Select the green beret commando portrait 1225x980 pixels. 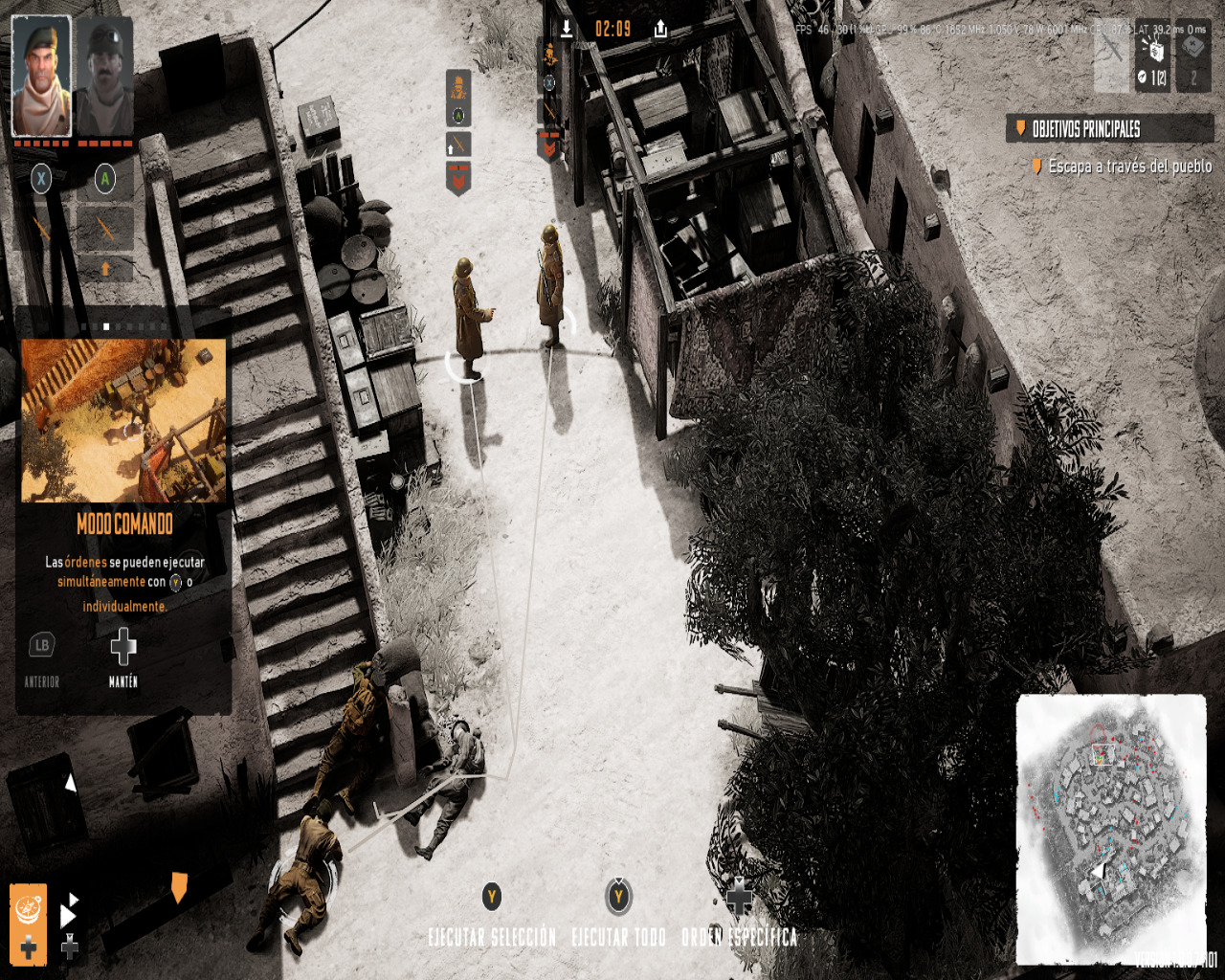click(41, 76)
